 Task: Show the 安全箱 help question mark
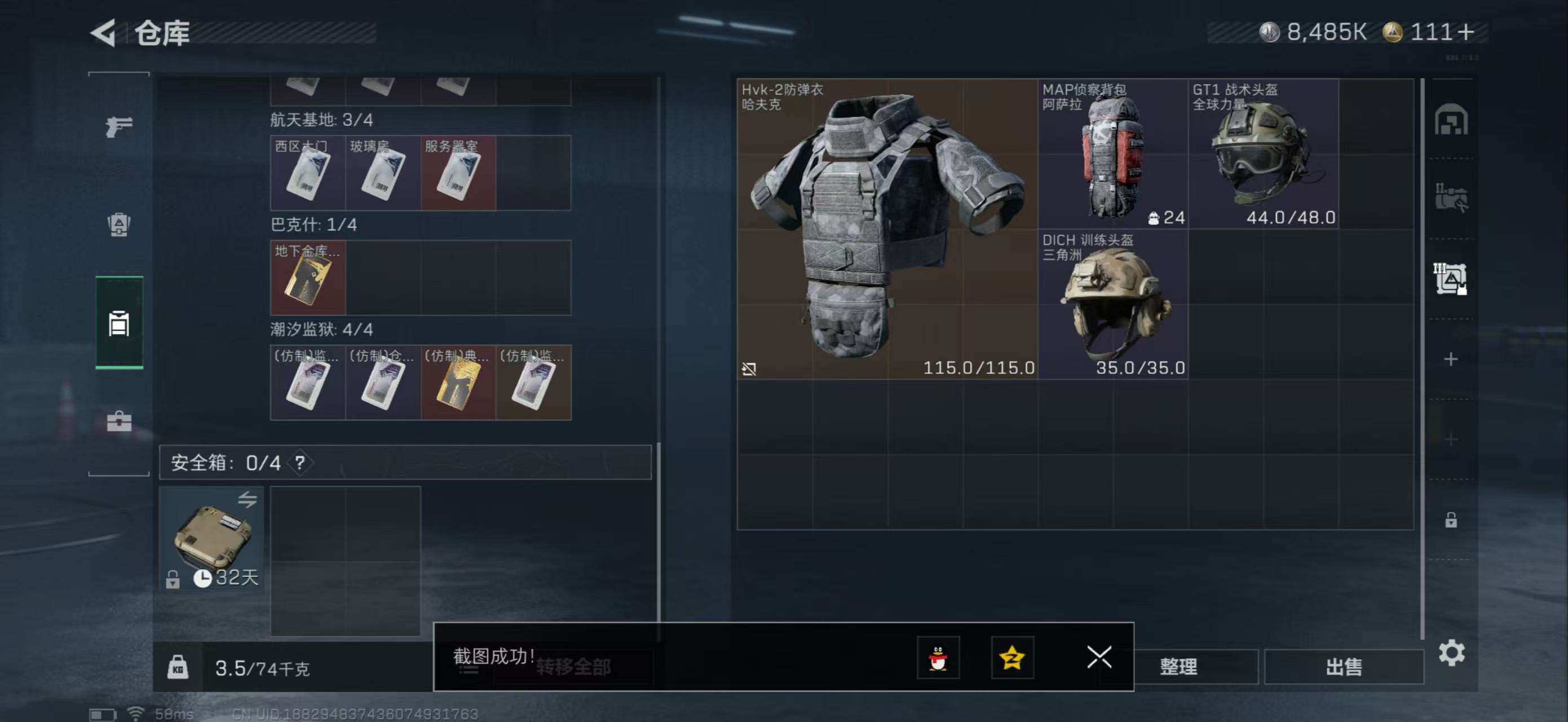click(x=299, y=463)
